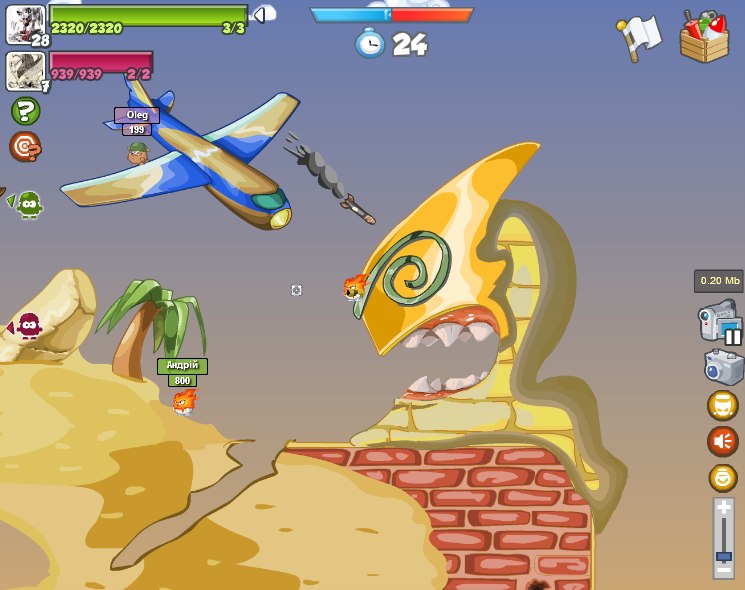Click the lower round yellow button above zoom
This screenshot has height=590, width=745.
coord(722,477)
